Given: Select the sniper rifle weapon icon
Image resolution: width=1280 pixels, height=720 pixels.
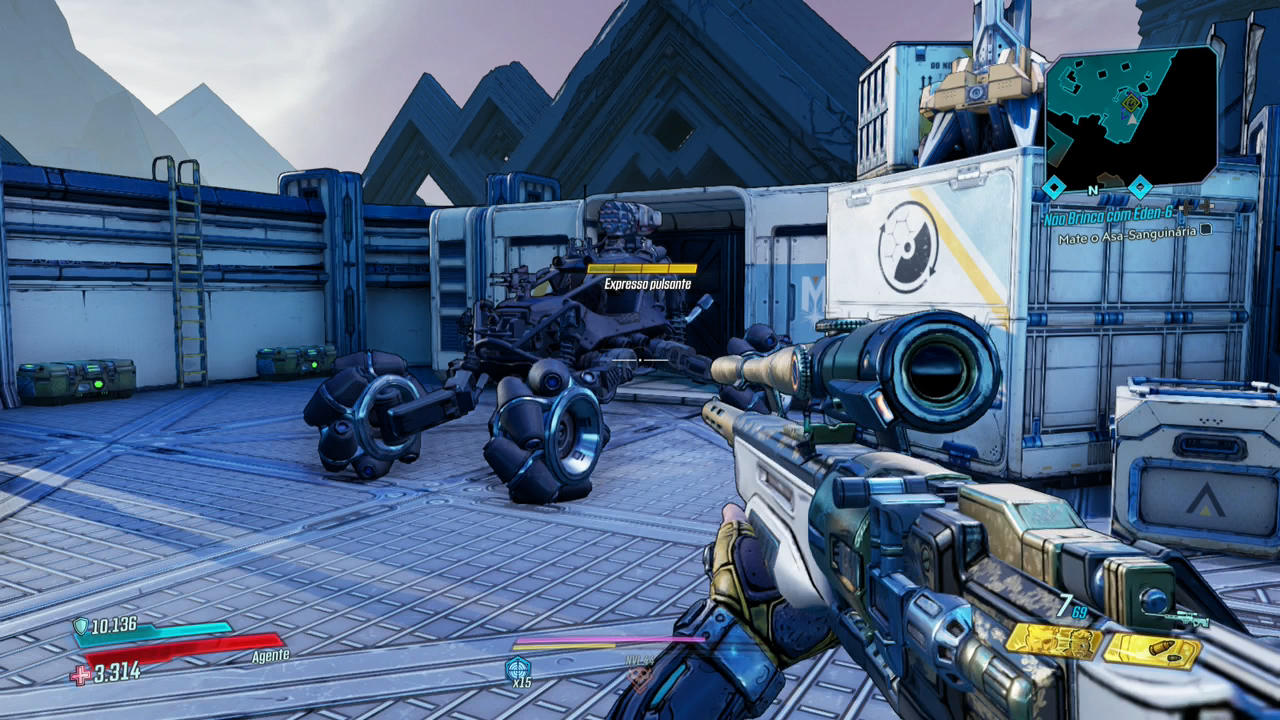Looking at the screenshot, I should tap(1187, 620).
